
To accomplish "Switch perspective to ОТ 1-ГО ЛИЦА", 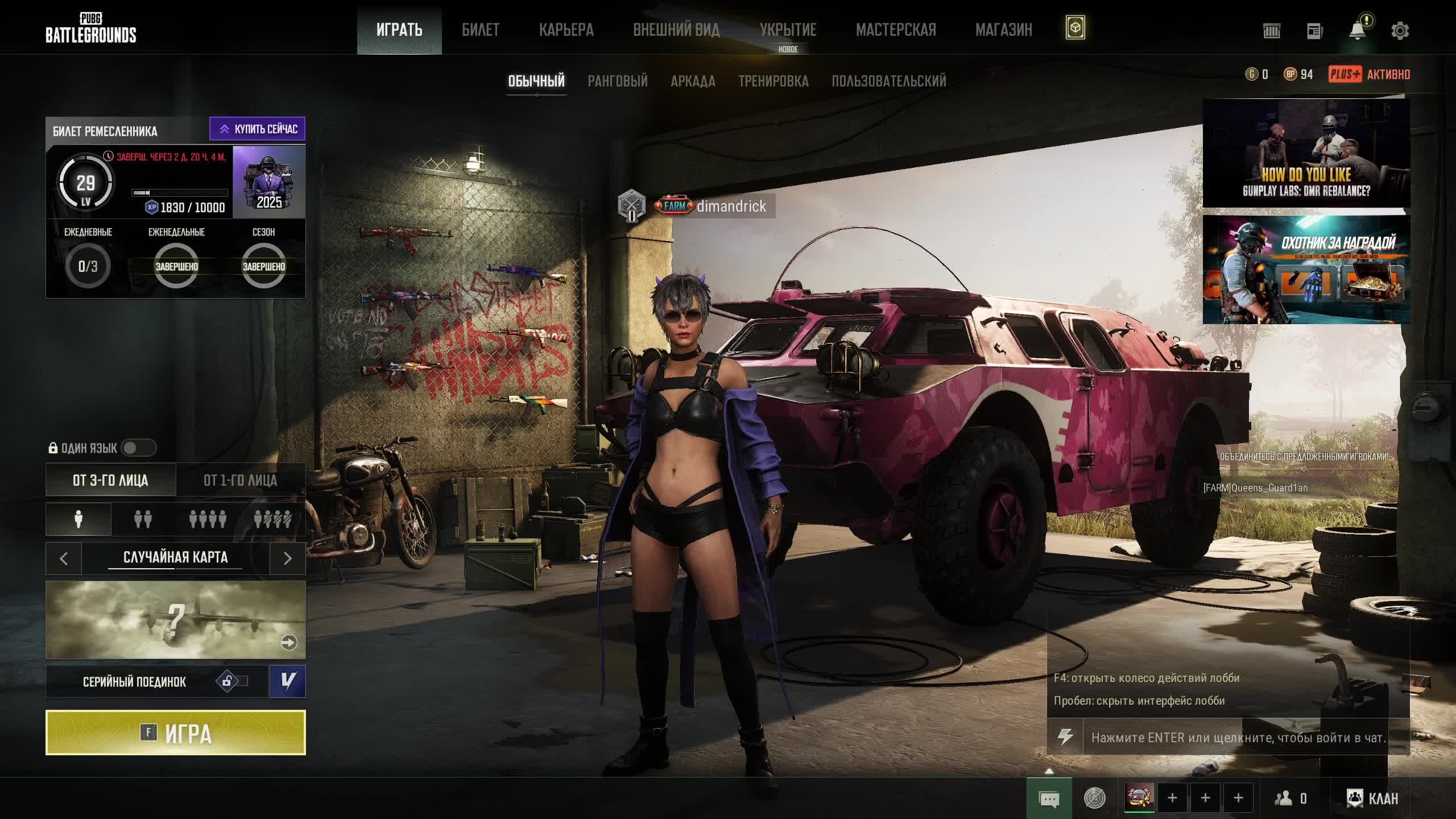I will (x=240, y=481).
